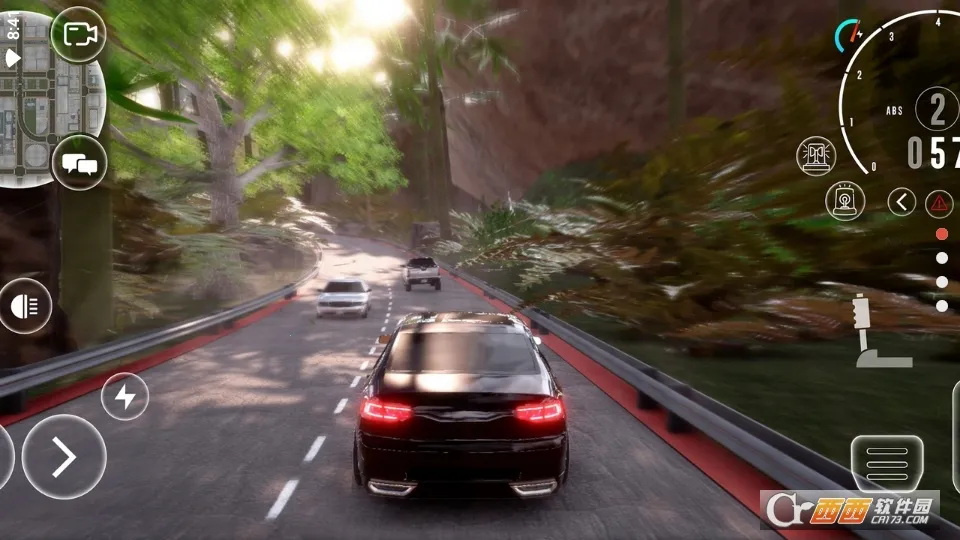Screen dimensions: 960x540
Task: Turn on the police siren light
Action: pos(817,155)
